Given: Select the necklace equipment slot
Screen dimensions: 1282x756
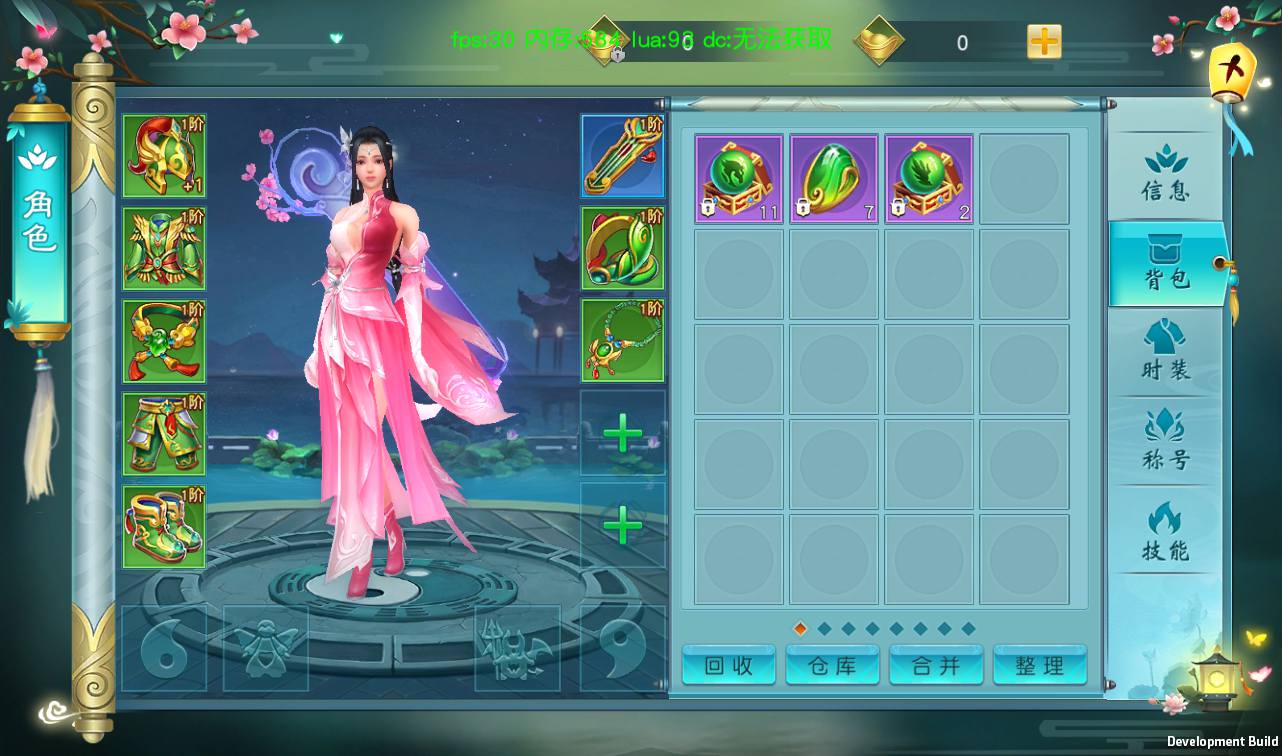Looking at the screenshot, I should [x=622, y=341].
